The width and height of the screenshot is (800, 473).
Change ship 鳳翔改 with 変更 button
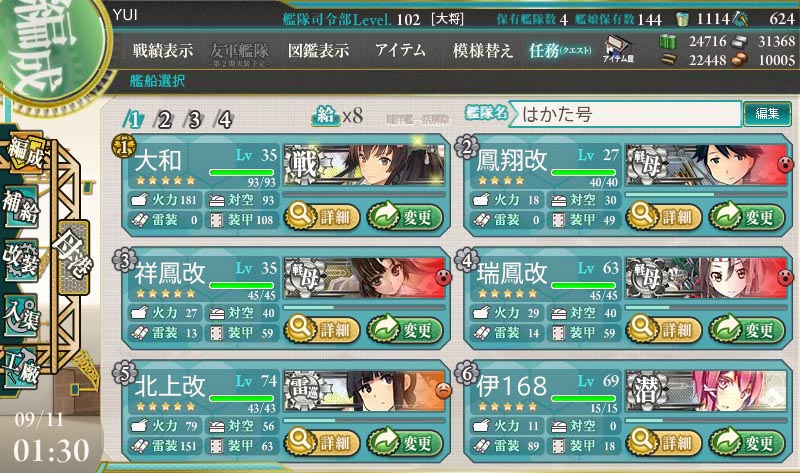pyautogui.click(x=746, y=215)
